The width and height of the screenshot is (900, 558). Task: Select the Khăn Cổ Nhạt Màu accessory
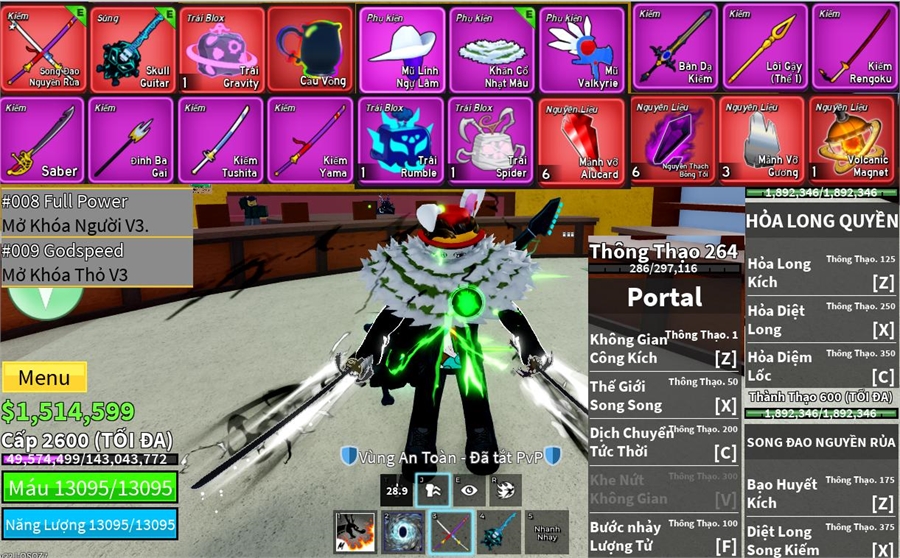point(491,48)
